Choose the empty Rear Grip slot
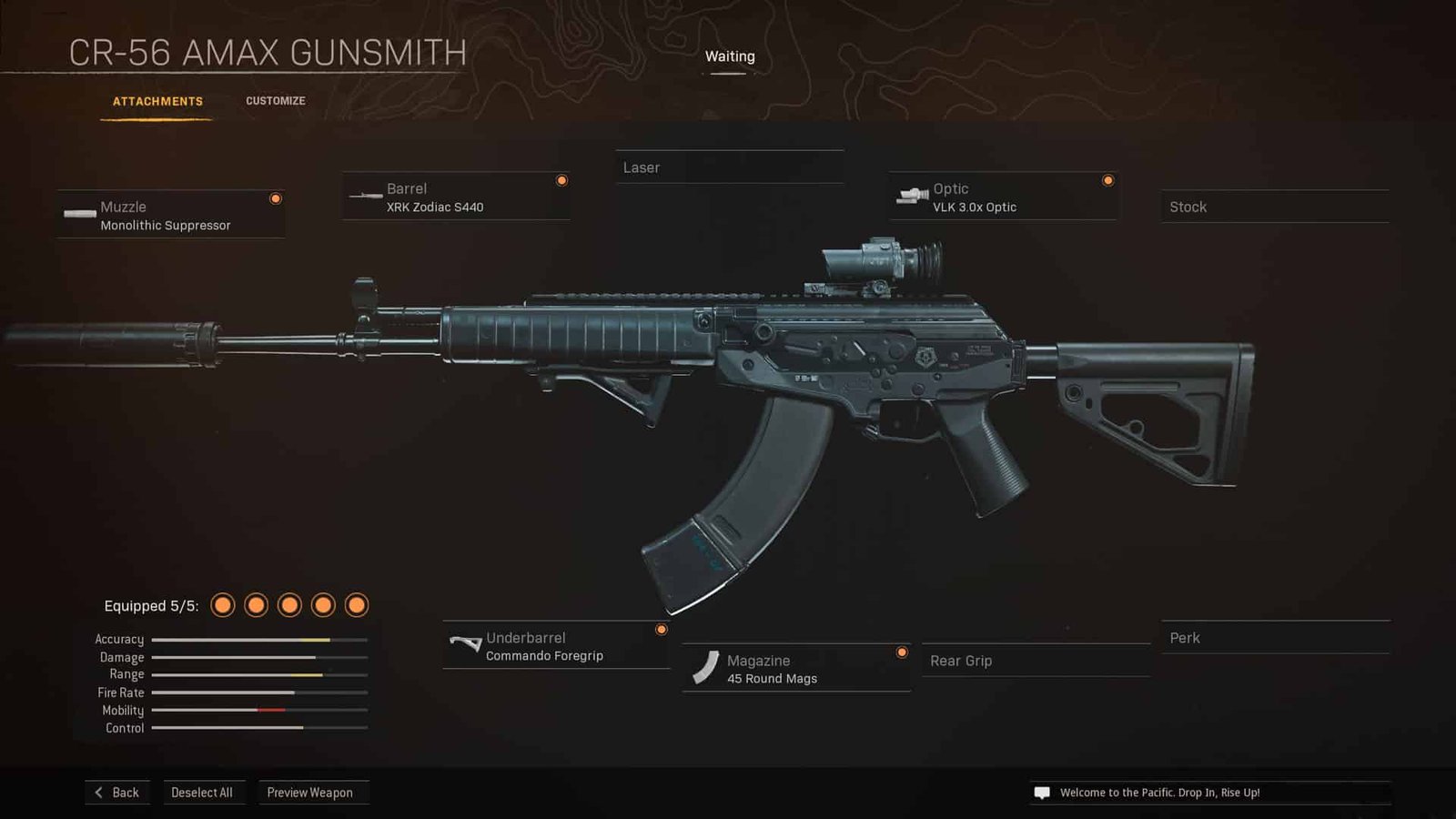1456x819 pixels. point(1036,661)
